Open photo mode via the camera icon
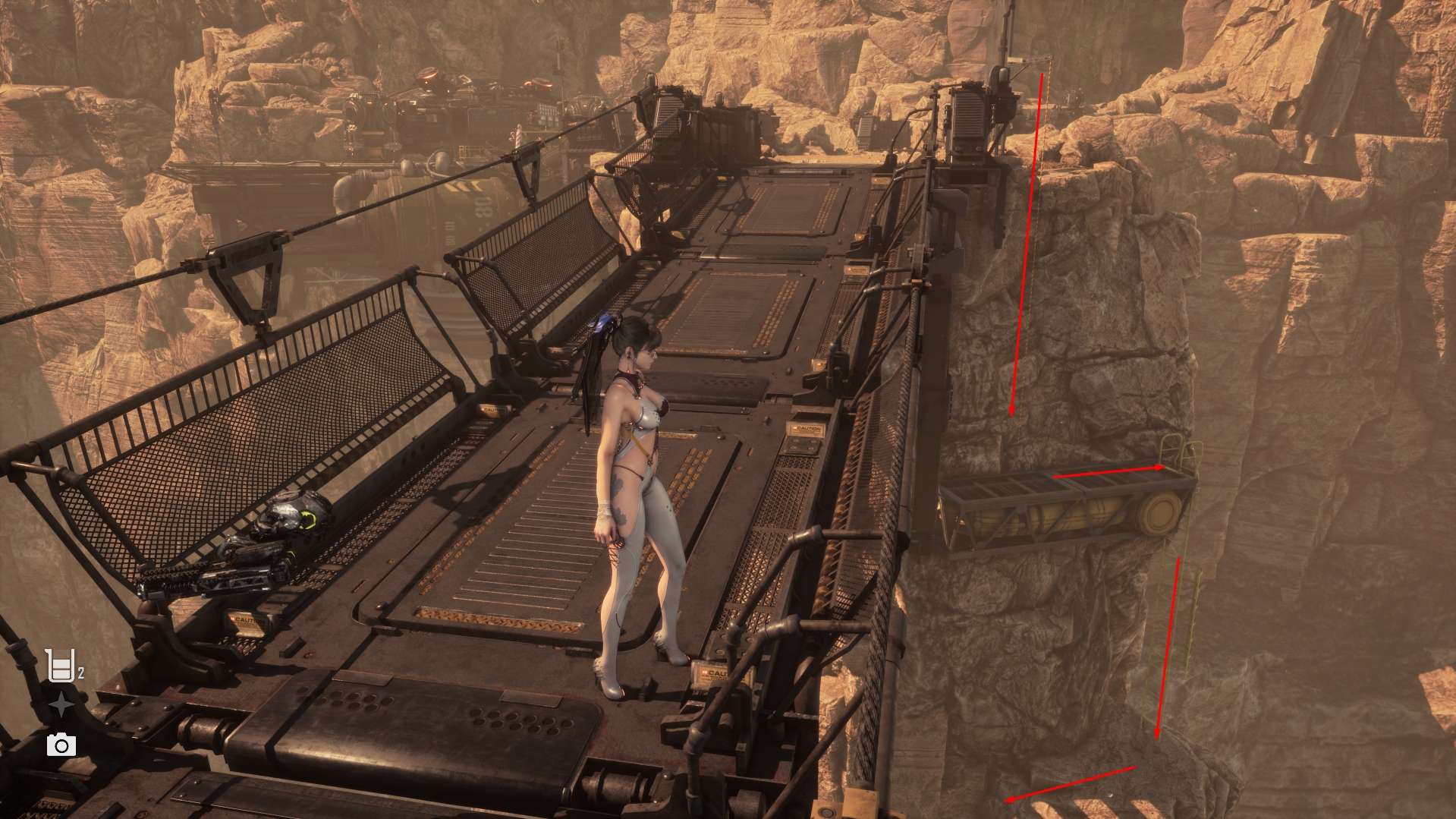The image size is (1456, 819). coord(61,745)
